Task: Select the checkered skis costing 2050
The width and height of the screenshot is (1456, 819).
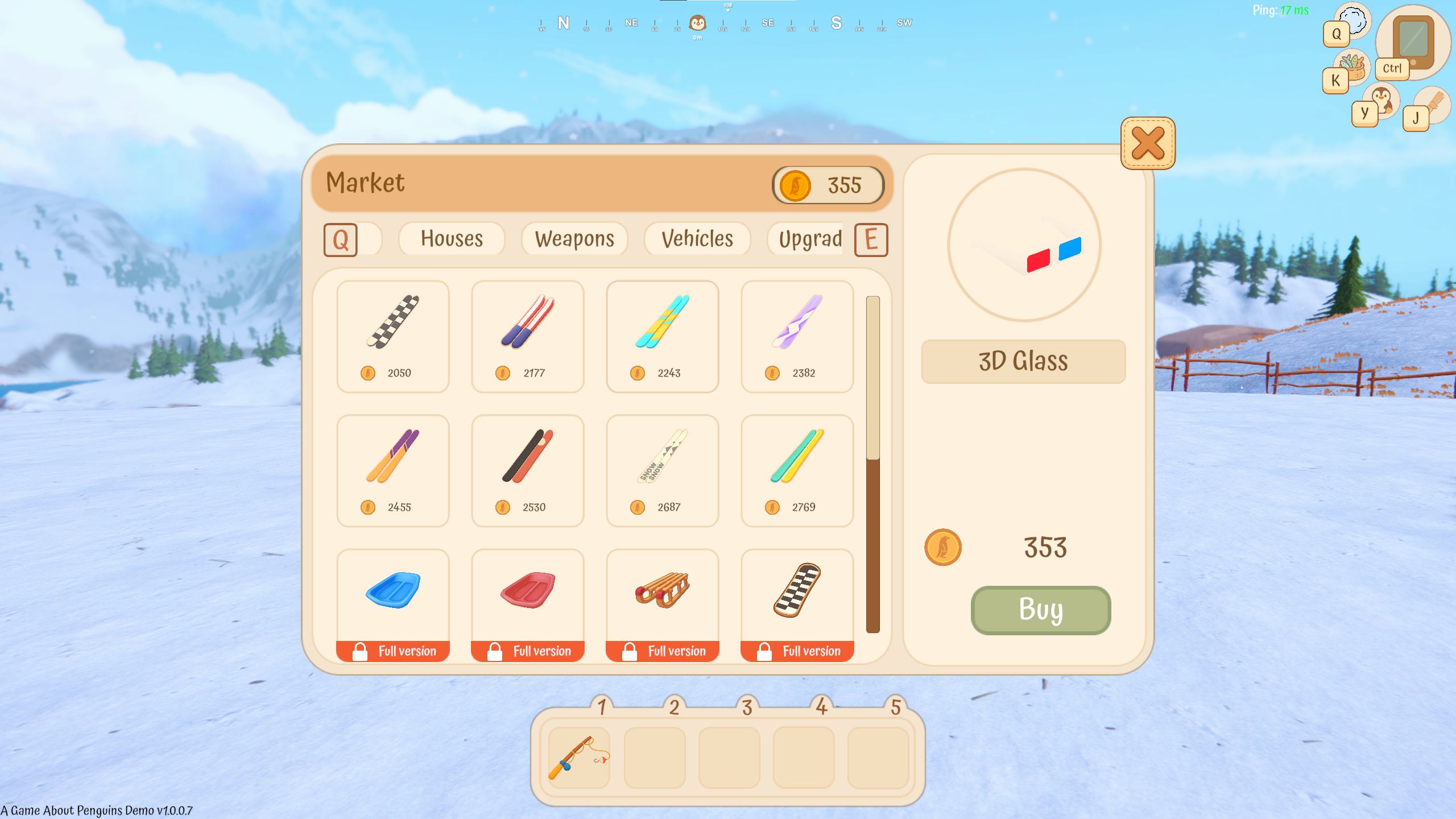Action: 392,336
